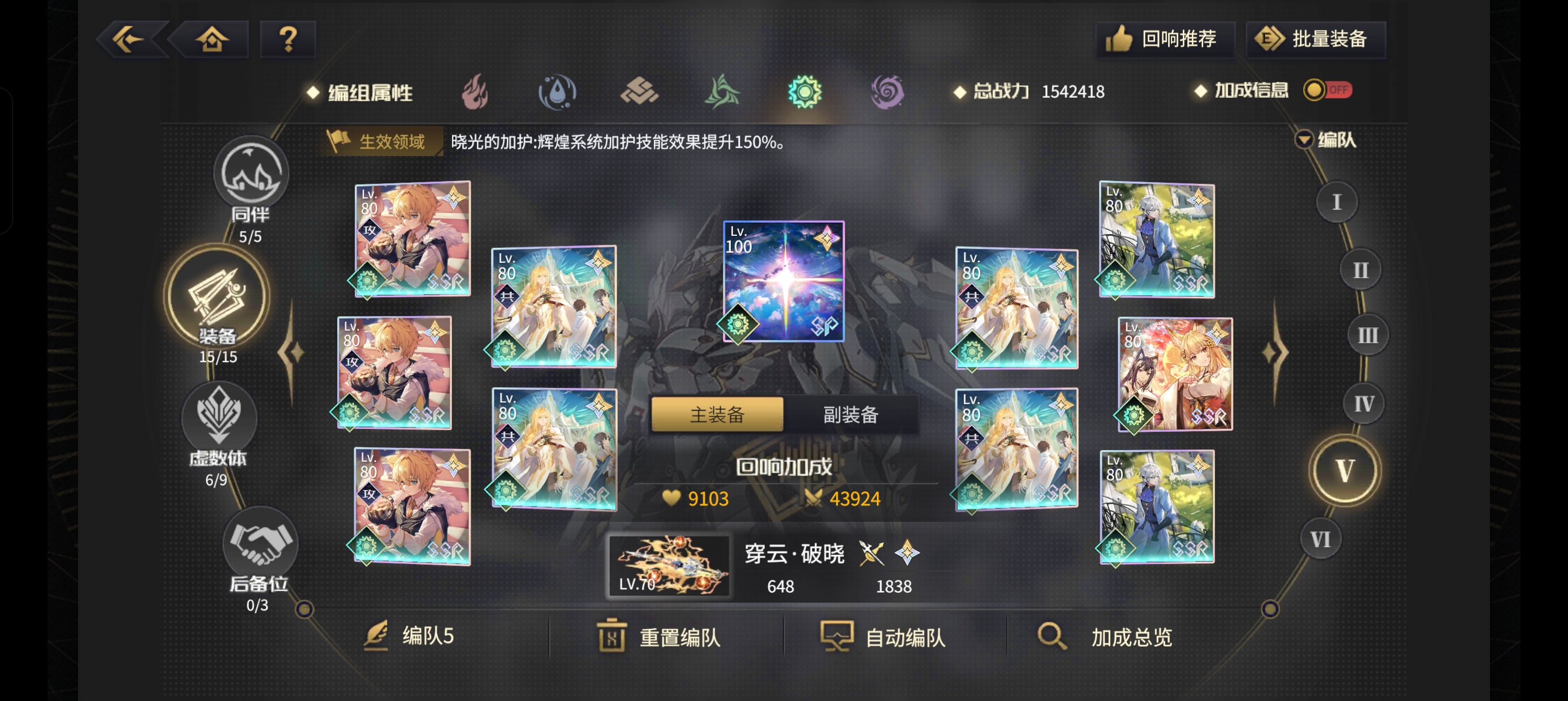Toggle the 加成信息 OFF switch
This screenshot has height=701, width=1568.
1329,90
